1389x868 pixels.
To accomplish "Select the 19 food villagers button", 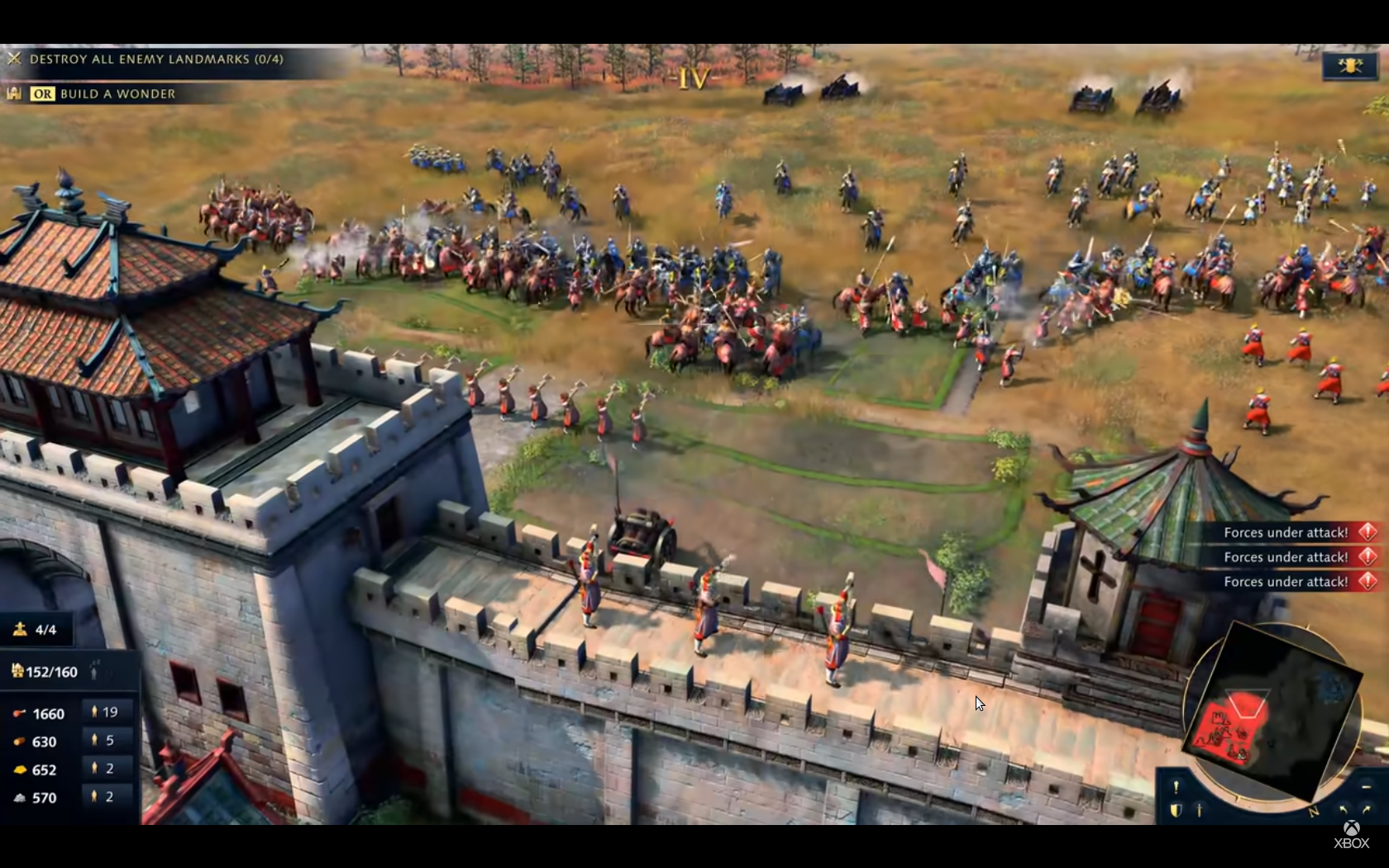I will [105, 712].
